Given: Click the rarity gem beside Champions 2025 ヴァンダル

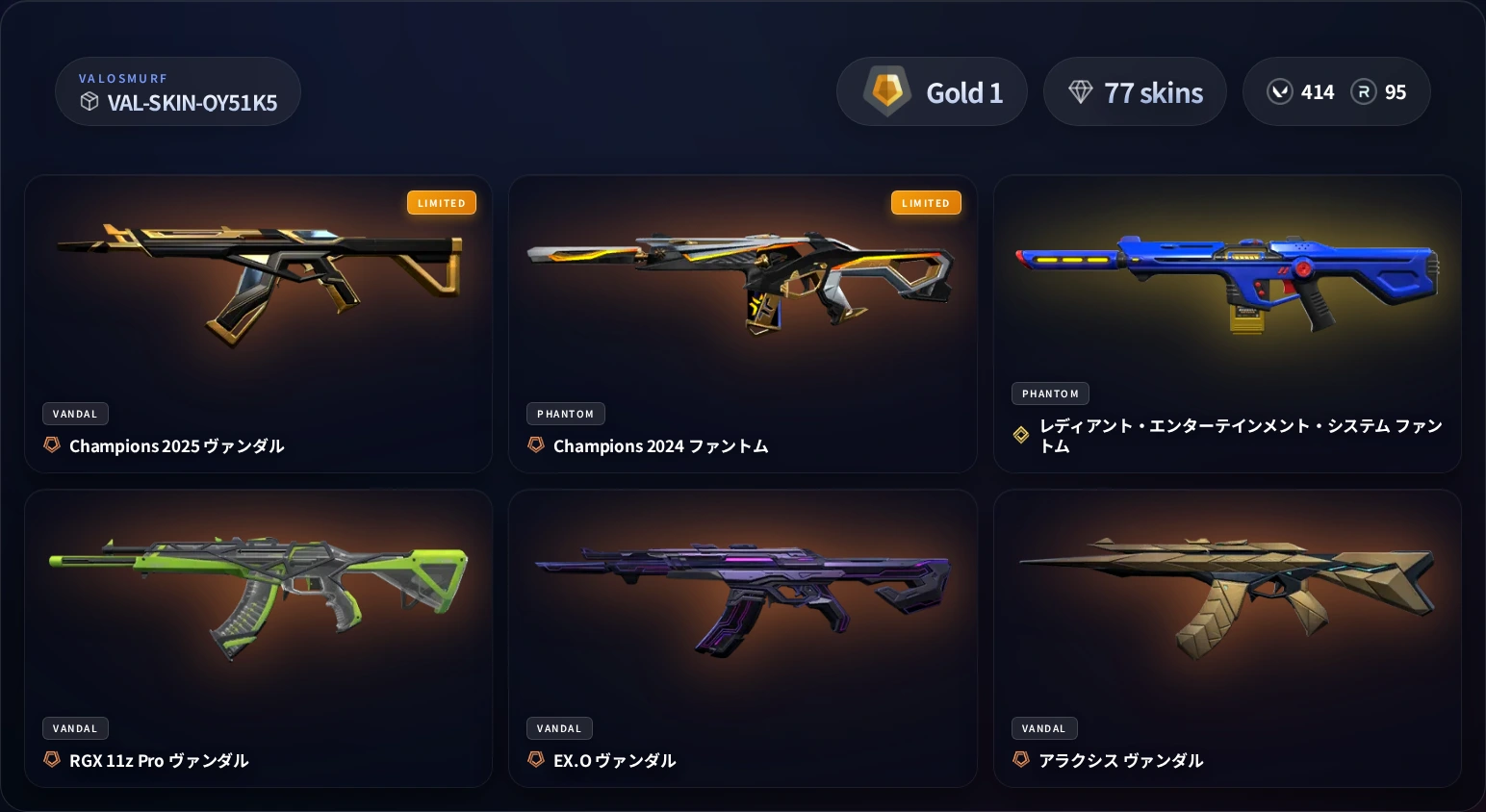Looking at the screenshot, I should (x=51, y=444).
